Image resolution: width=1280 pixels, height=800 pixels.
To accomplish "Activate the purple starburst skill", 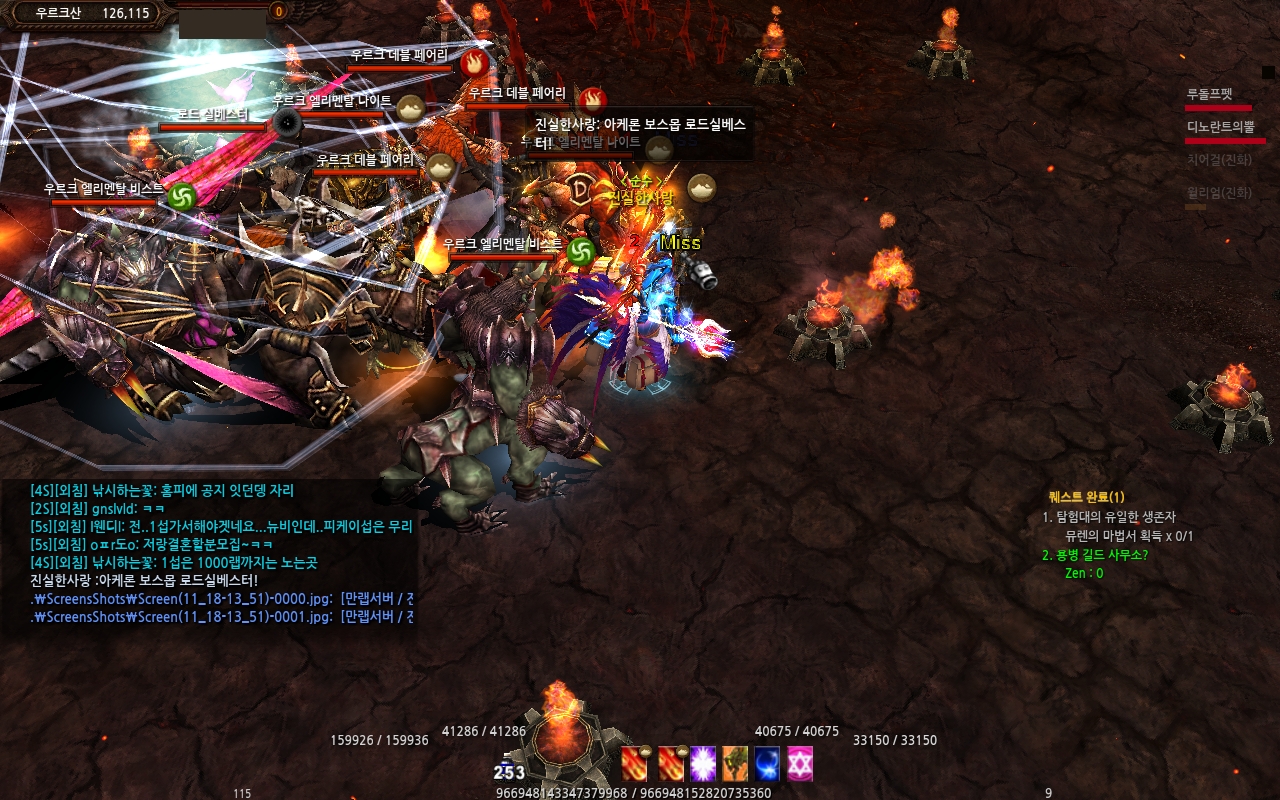I will tap(703, 764).
